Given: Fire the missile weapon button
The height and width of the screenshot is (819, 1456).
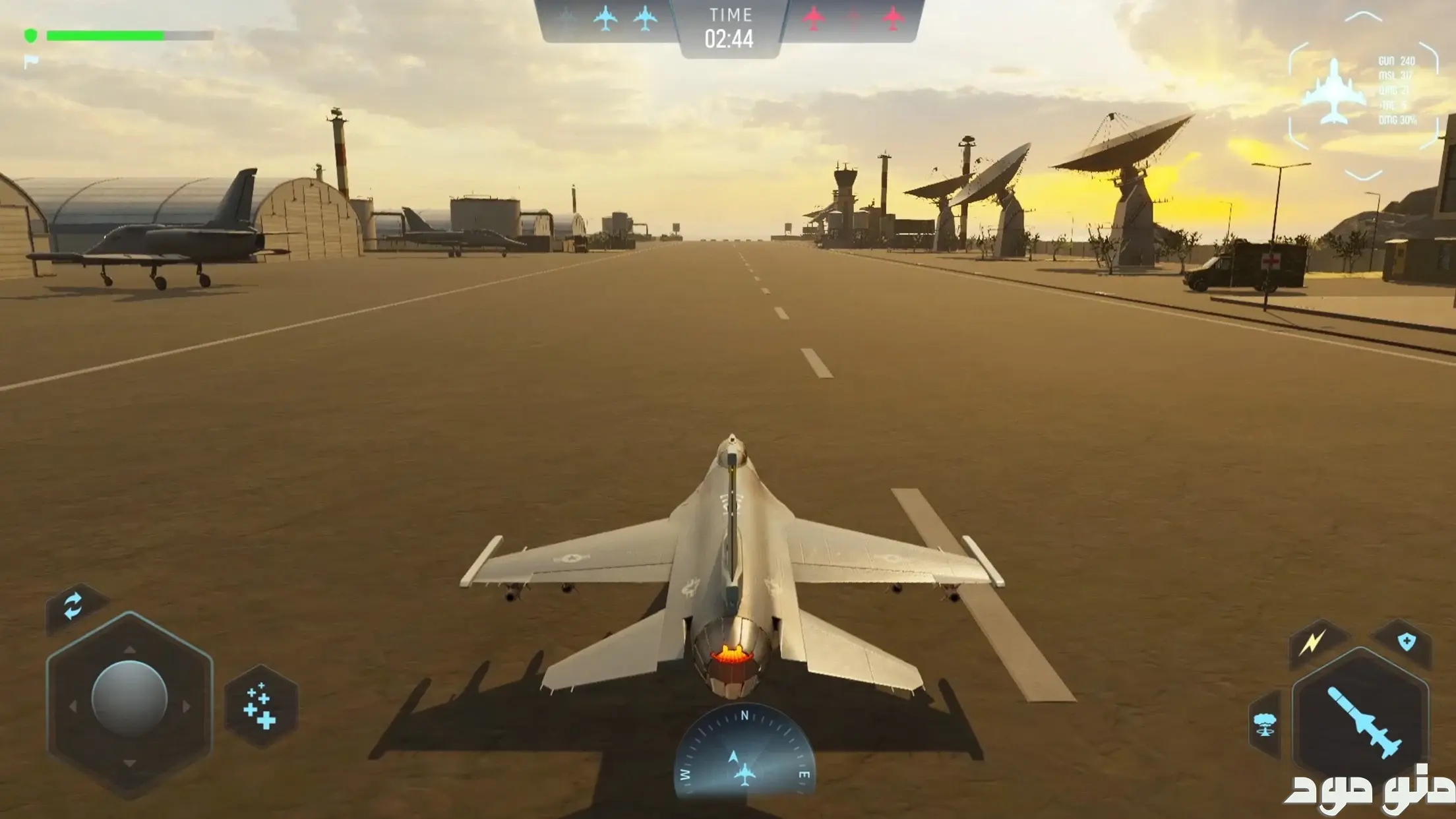Looking at the screenshot, I should click(1360, 721).
